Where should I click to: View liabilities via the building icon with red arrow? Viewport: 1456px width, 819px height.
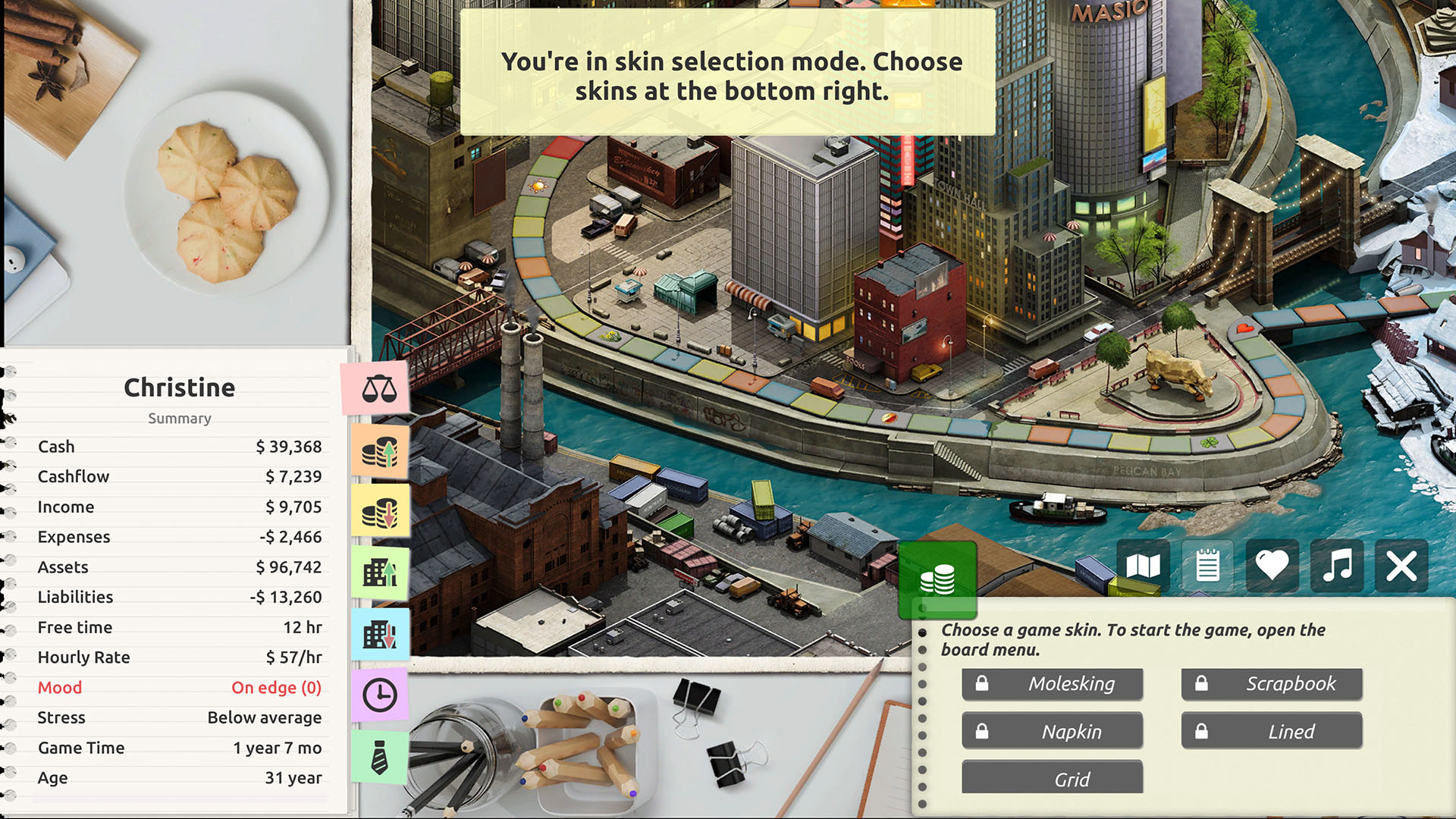coord(380,635)
